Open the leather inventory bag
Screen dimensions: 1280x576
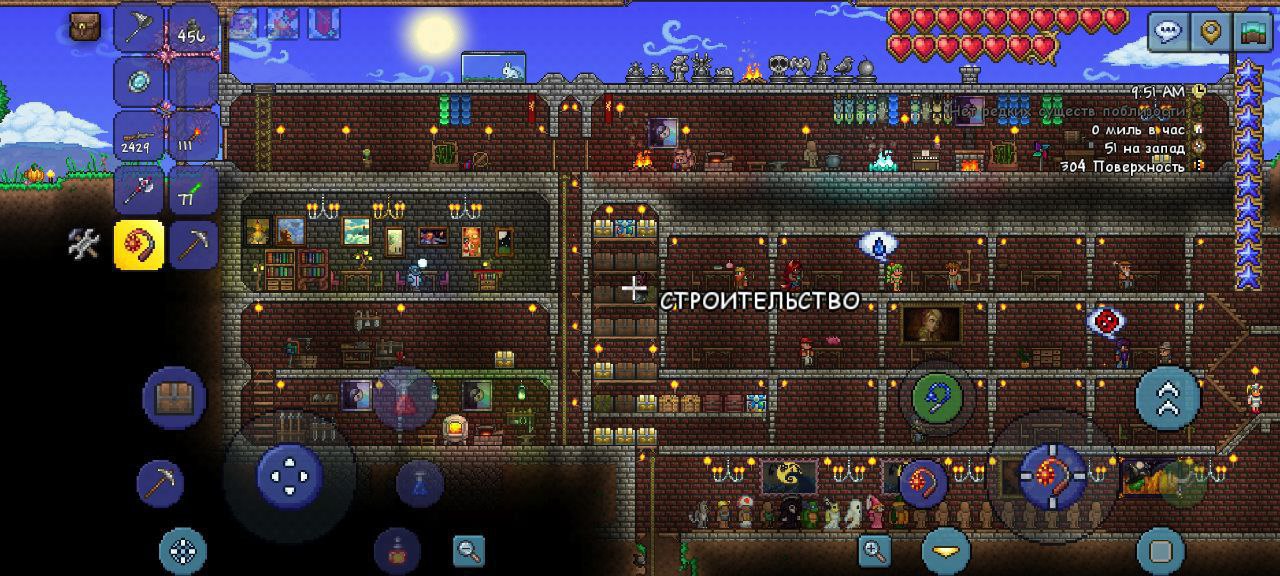[86, 27]
